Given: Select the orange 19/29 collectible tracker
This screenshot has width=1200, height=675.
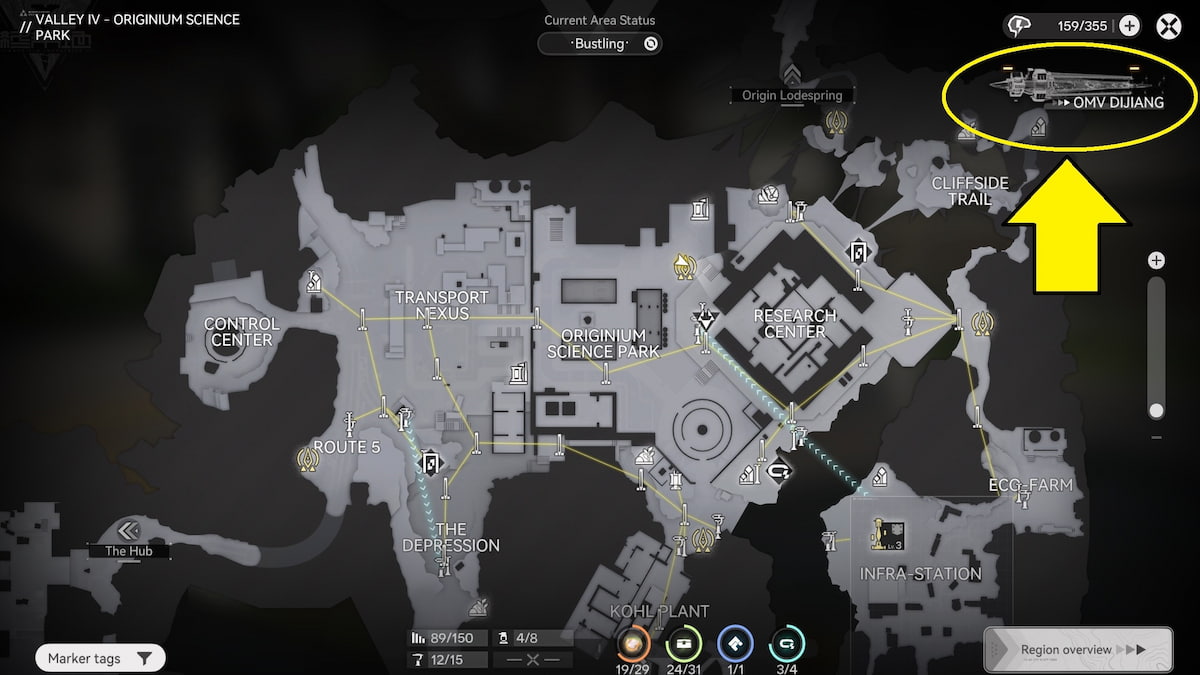Looking at the screenshot, I should (x=634, y=643).
